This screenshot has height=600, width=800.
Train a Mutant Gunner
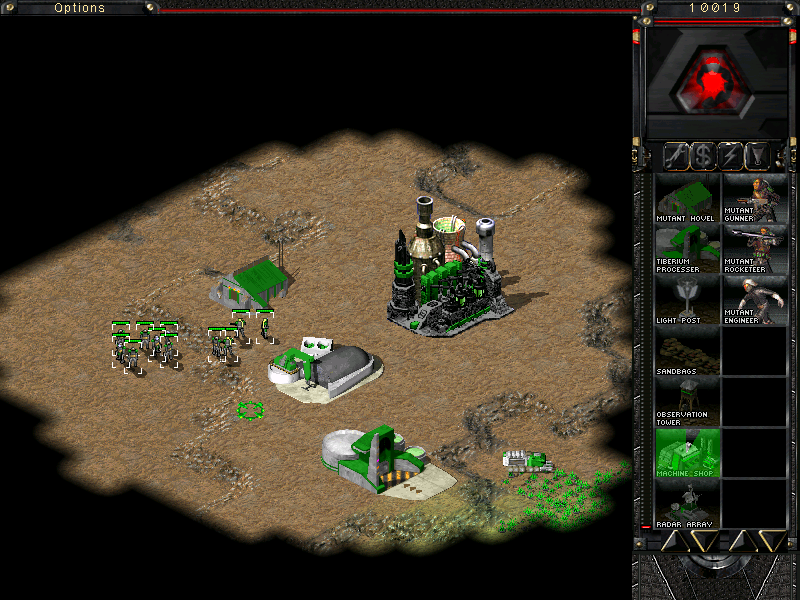754,198
